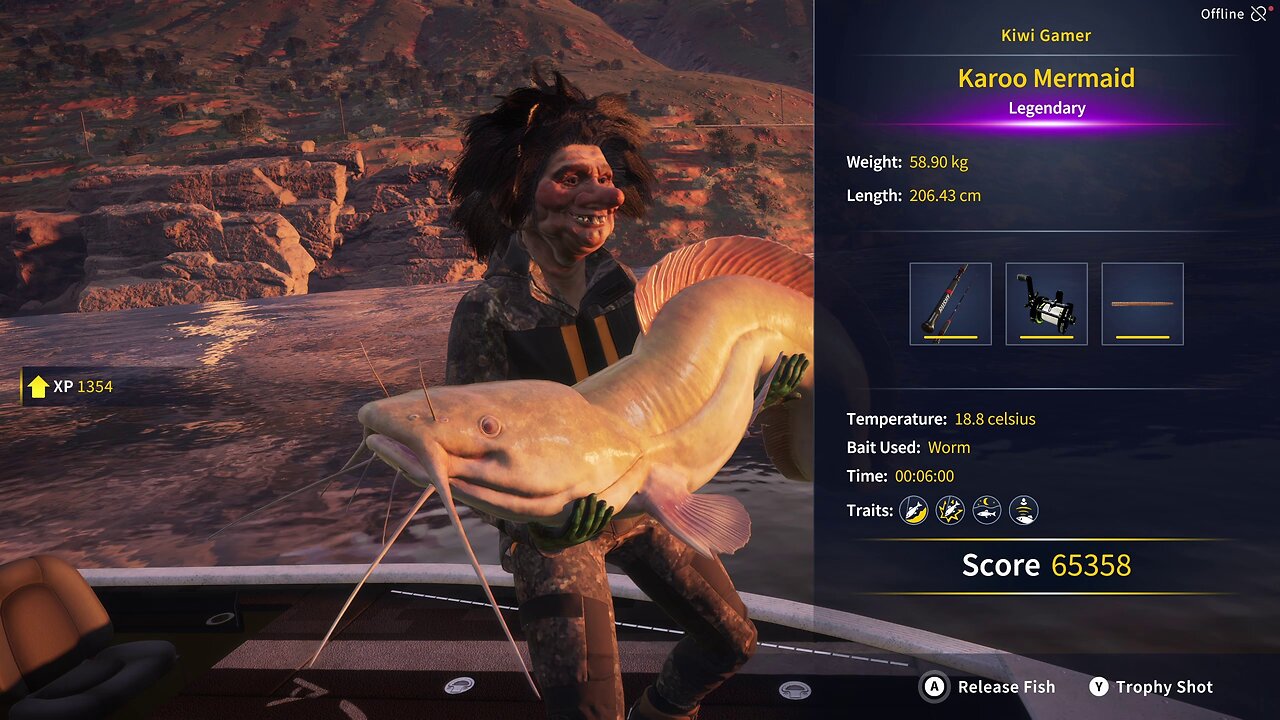Select the fishing rod equipment slot
This screenshot has height=720, width=1280.
pos(950,304)
